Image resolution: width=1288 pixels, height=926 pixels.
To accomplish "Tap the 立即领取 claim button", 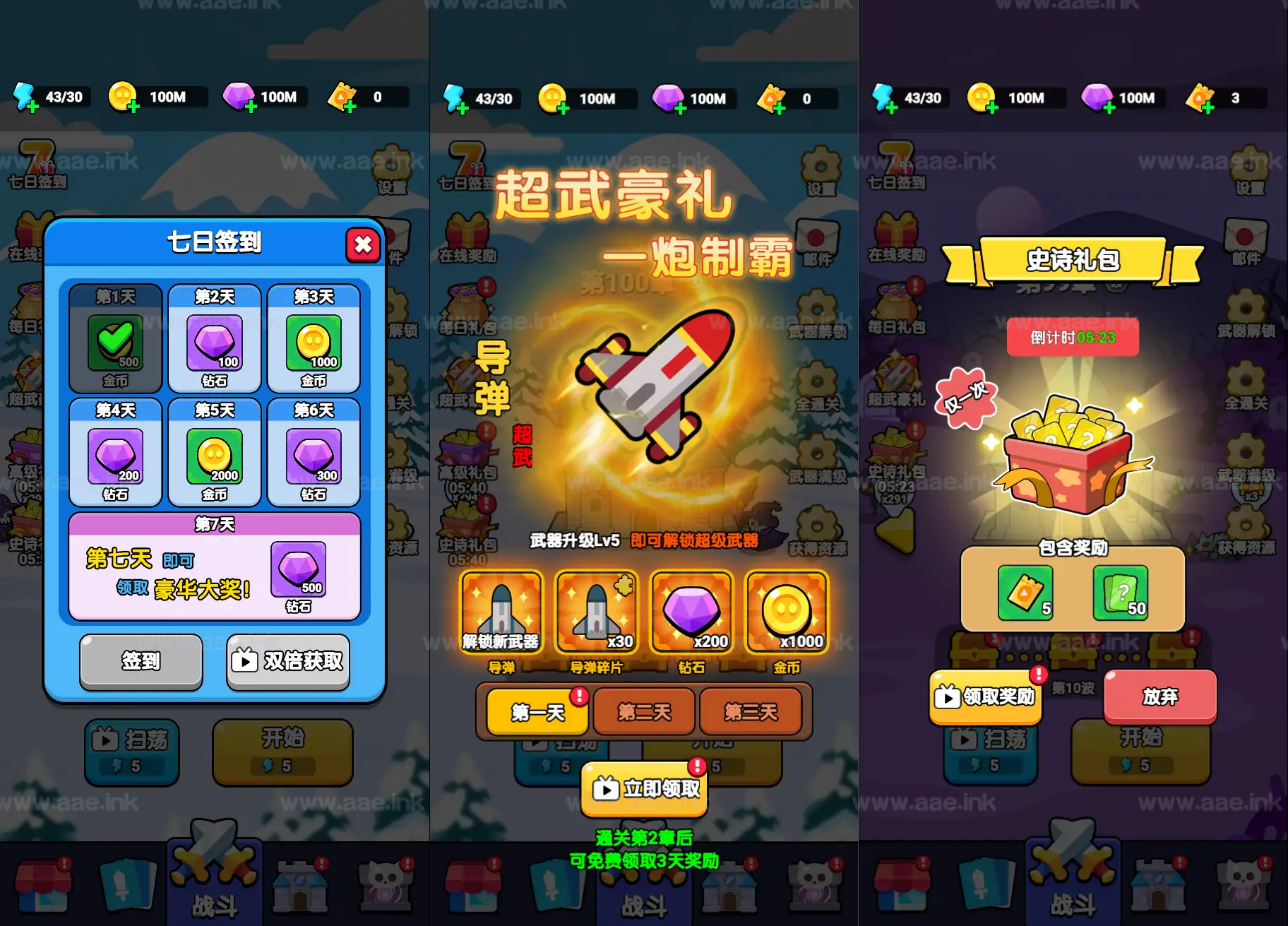I will [x=643, y=790].
